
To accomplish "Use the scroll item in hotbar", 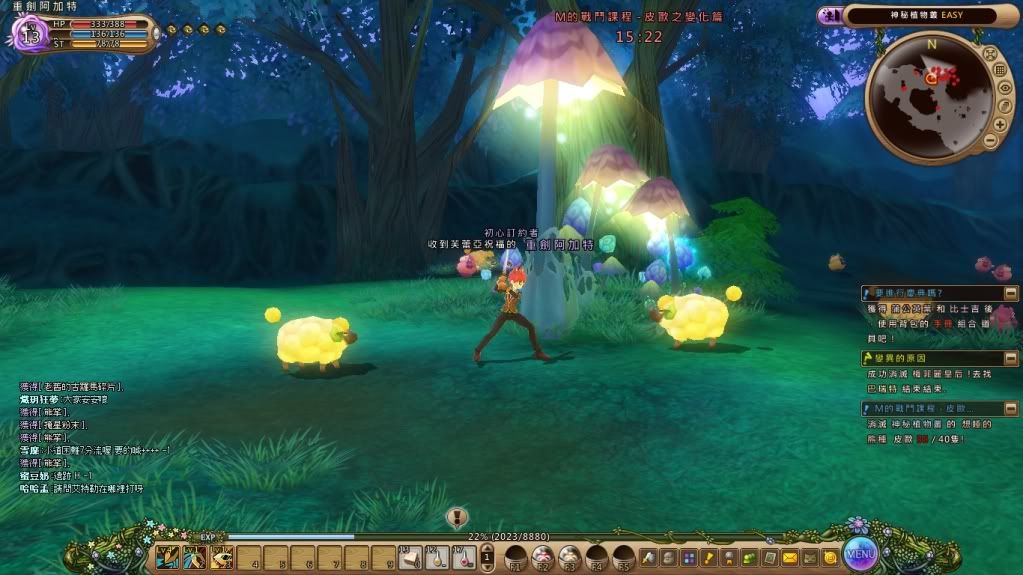I will tap(409, 557).
